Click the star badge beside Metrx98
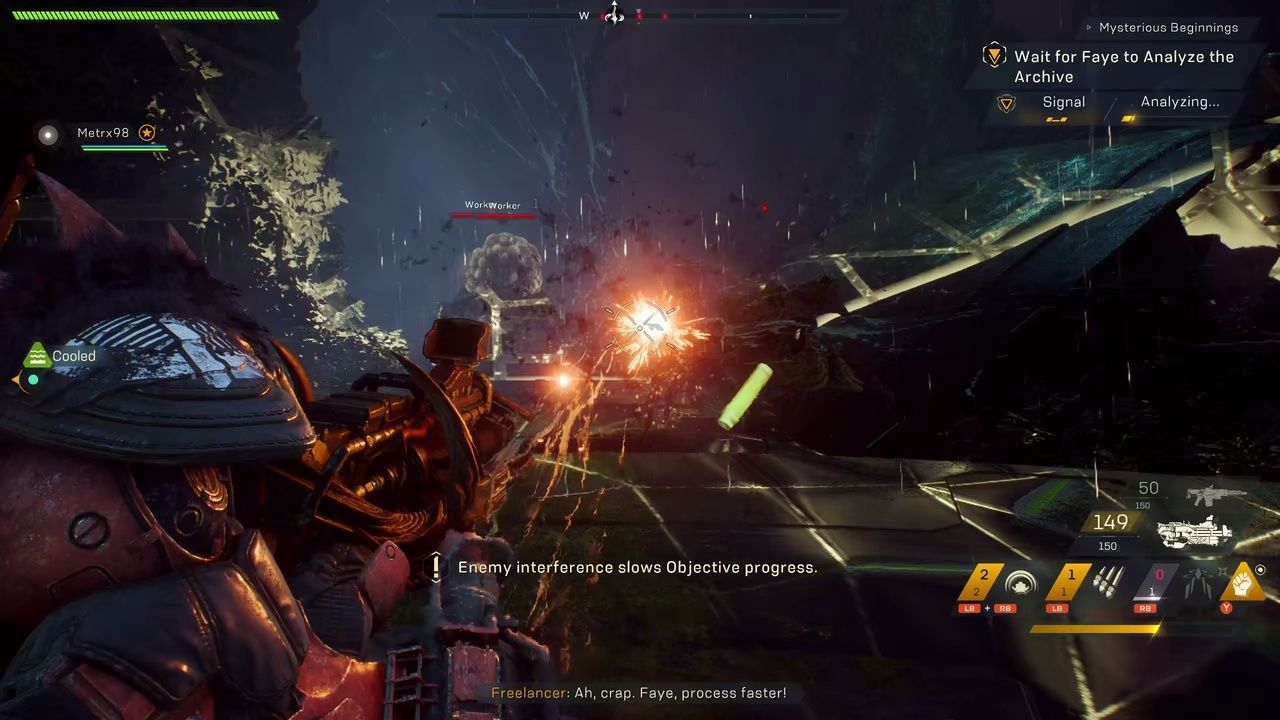 [147, 133]
